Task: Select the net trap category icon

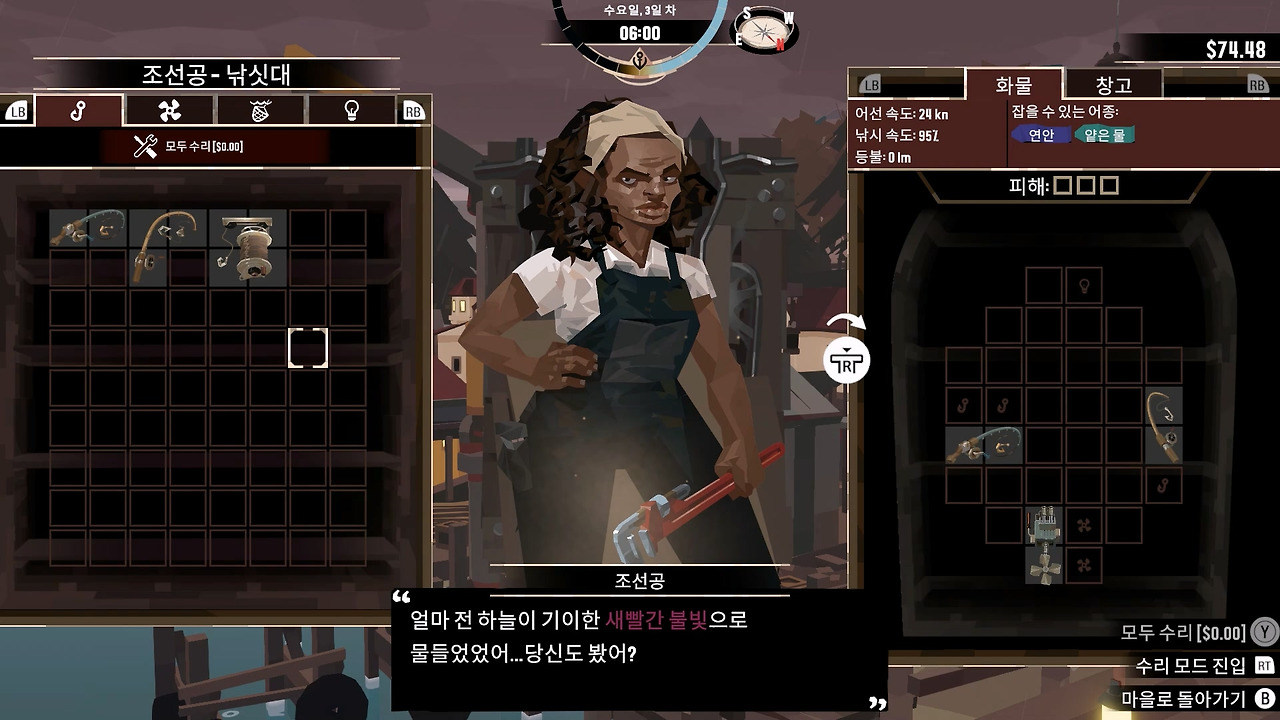Action: (x=258, y=110)
